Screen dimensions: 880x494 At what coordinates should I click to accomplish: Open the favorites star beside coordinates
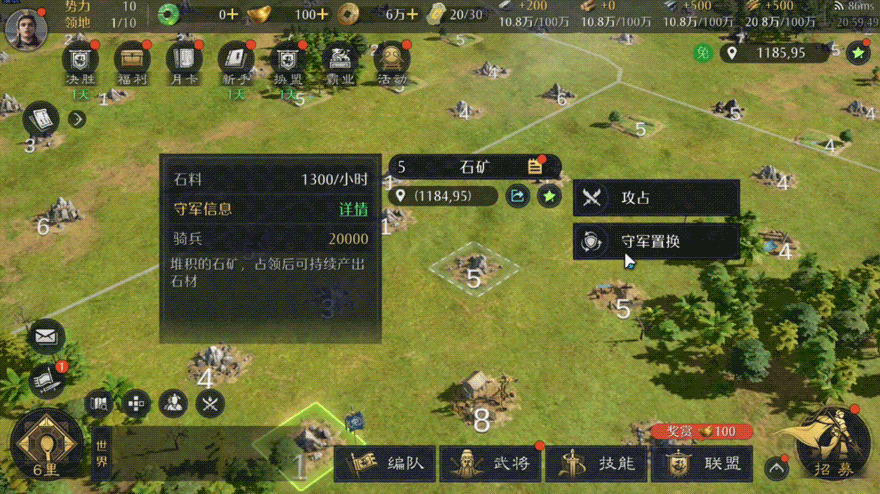click(857, 52)
